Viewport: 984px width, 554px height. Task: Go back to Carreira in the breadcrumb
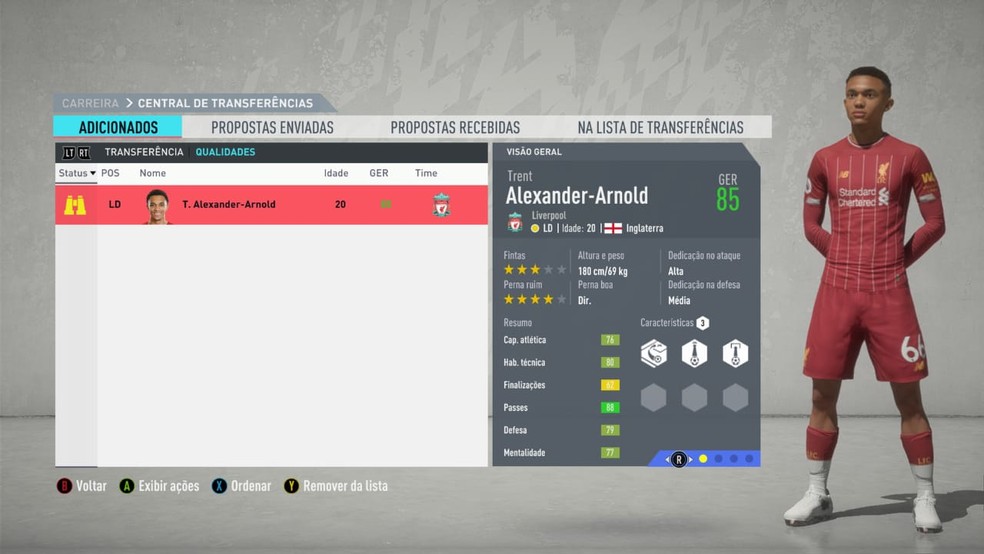click(x=90, y=103)
